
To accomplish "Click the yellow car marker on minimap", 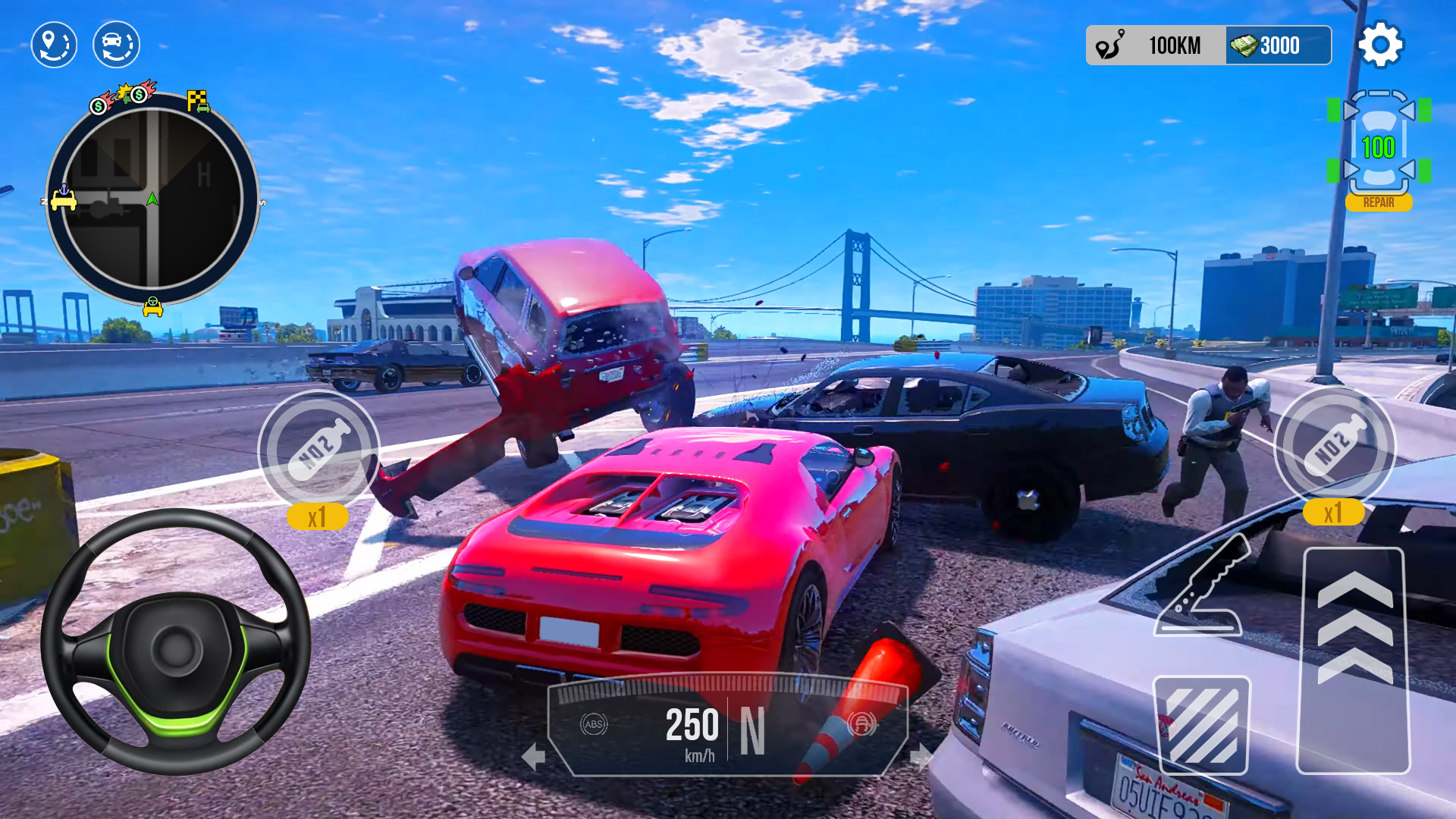I will [63, 199].
